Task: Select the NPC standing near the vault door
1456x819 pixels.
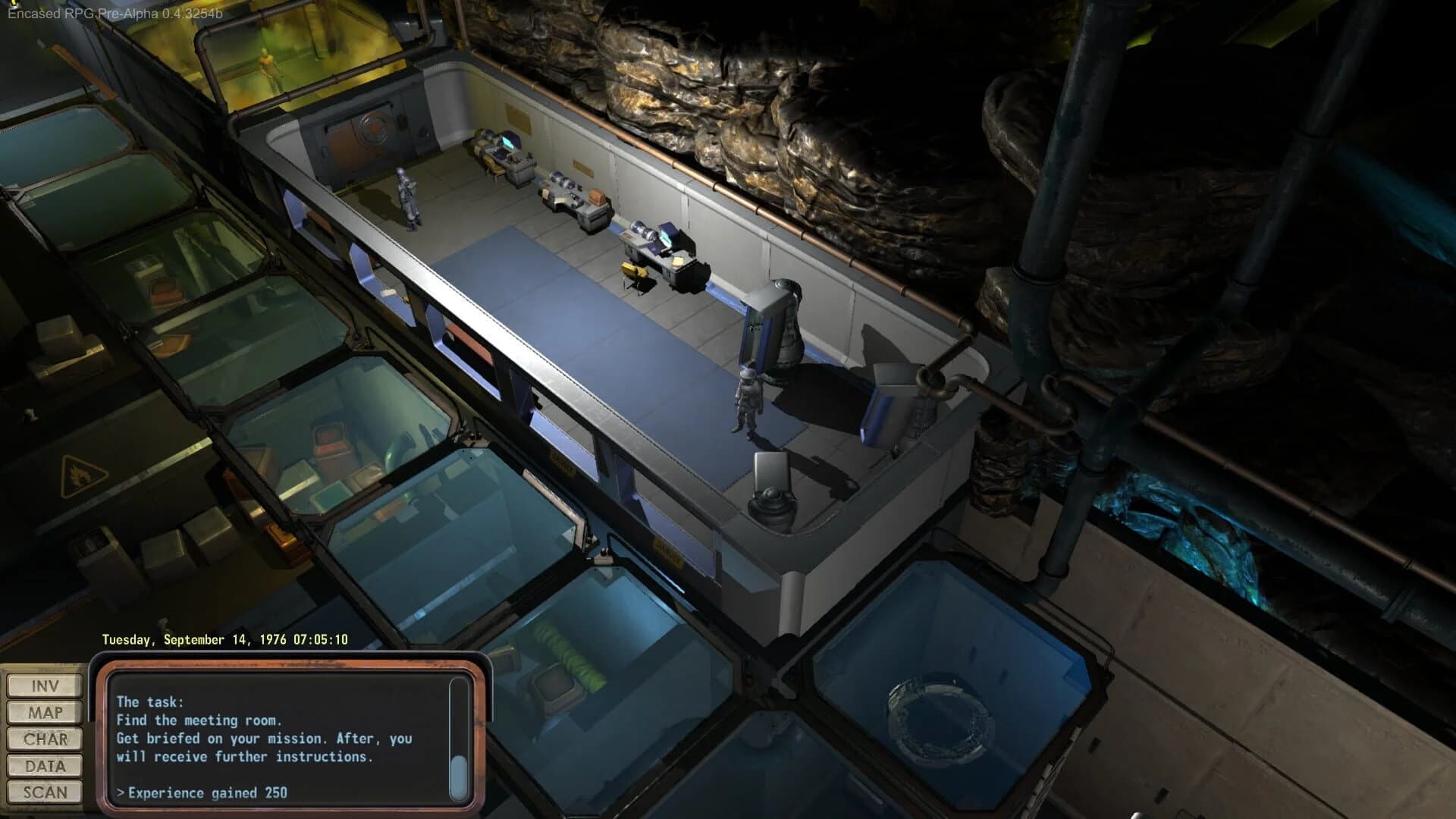Action: [408, 197]
